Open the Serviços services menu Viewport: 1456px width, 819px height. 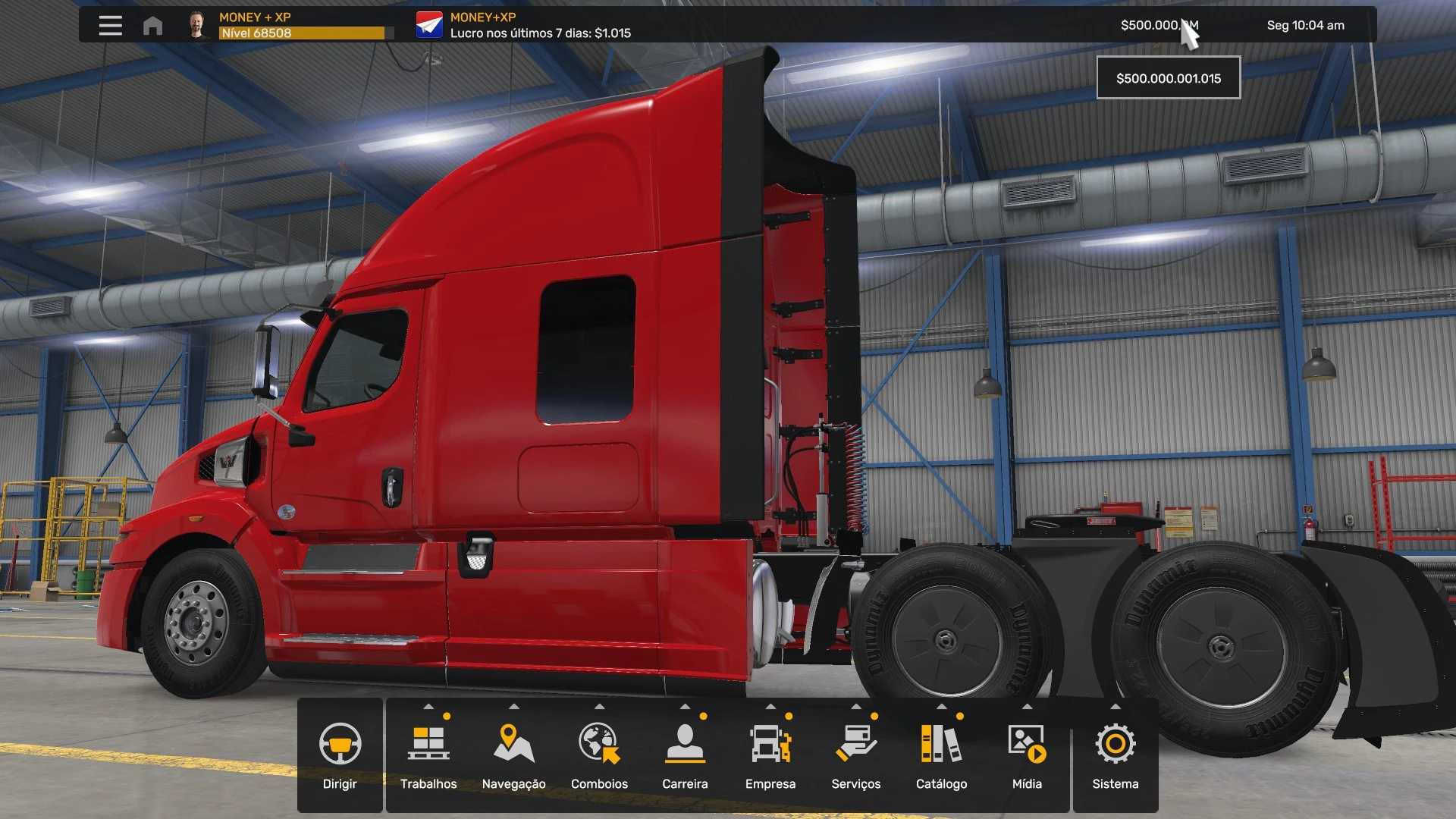(855, 755)
